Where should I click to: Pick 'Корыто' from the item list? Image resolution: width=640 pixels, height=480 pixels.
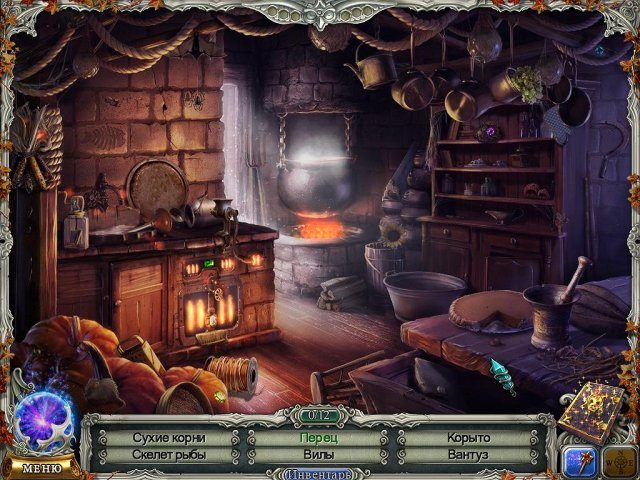(470, 438)
